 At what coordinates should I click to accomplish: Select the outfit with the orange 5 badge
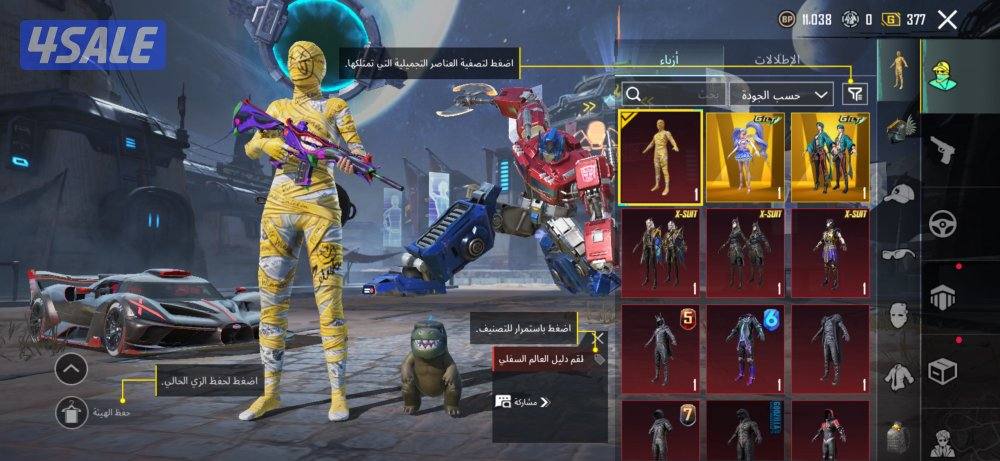[x=660, y=346]
